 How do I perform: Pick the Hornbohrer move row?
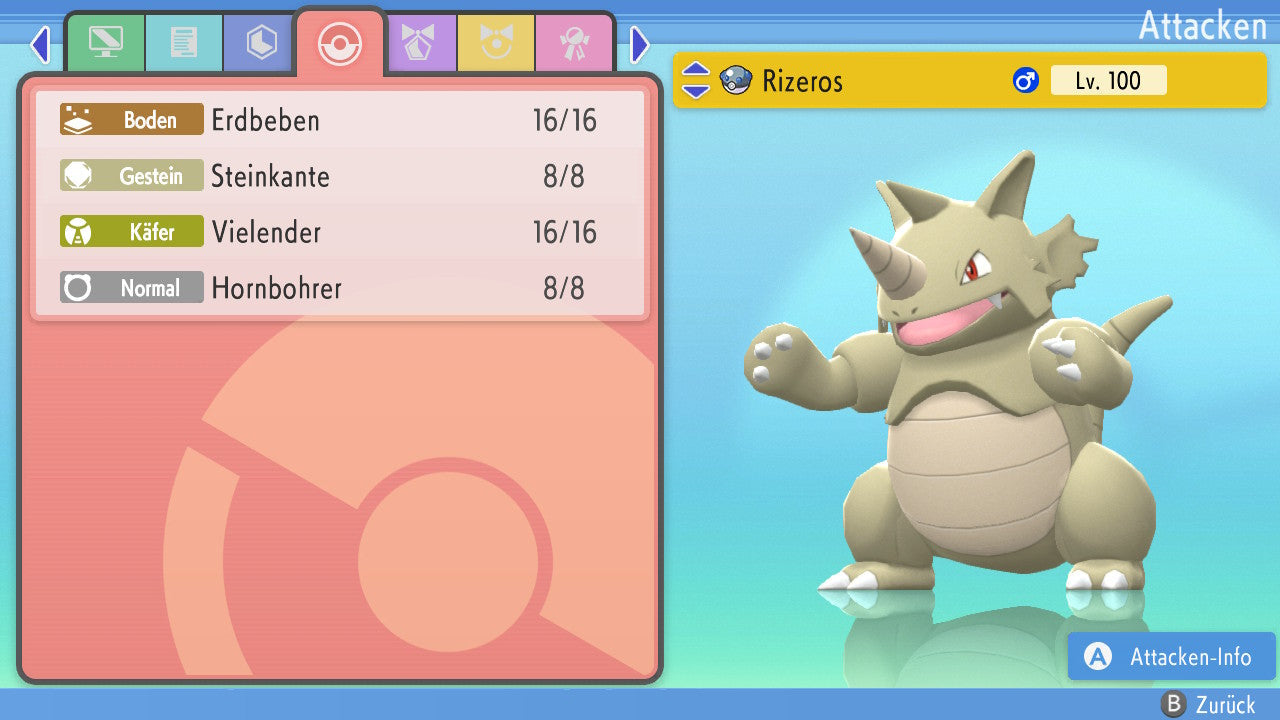(x=340, y=289)
